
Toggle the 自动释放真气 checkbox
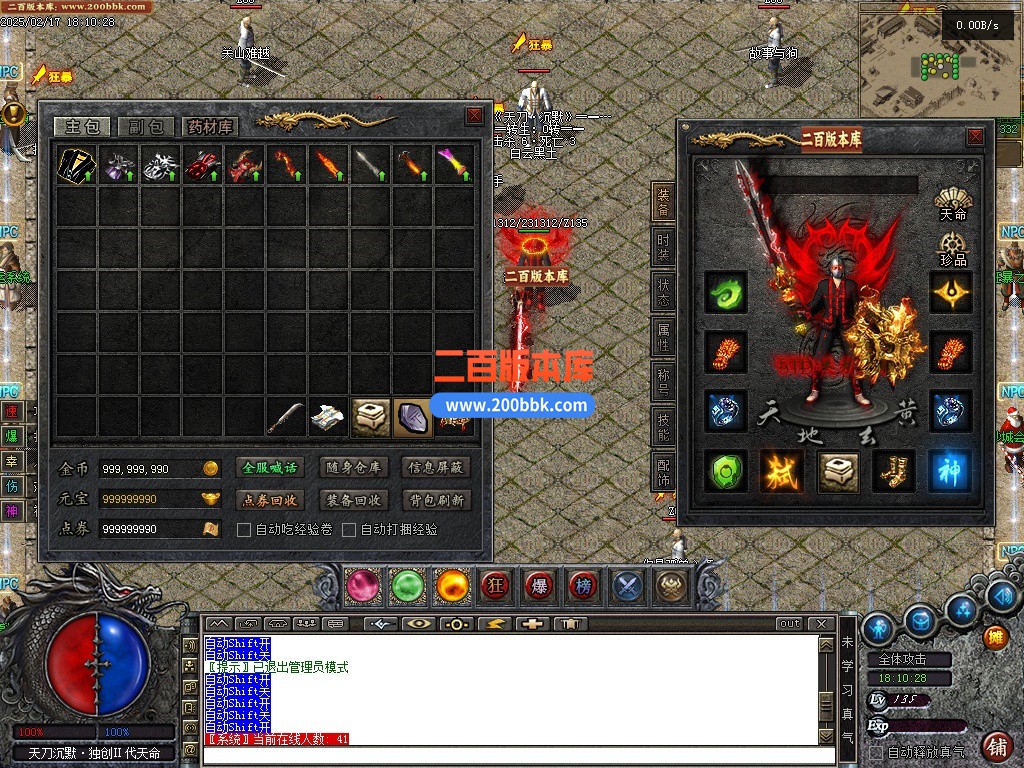click(x=877, y=752)
